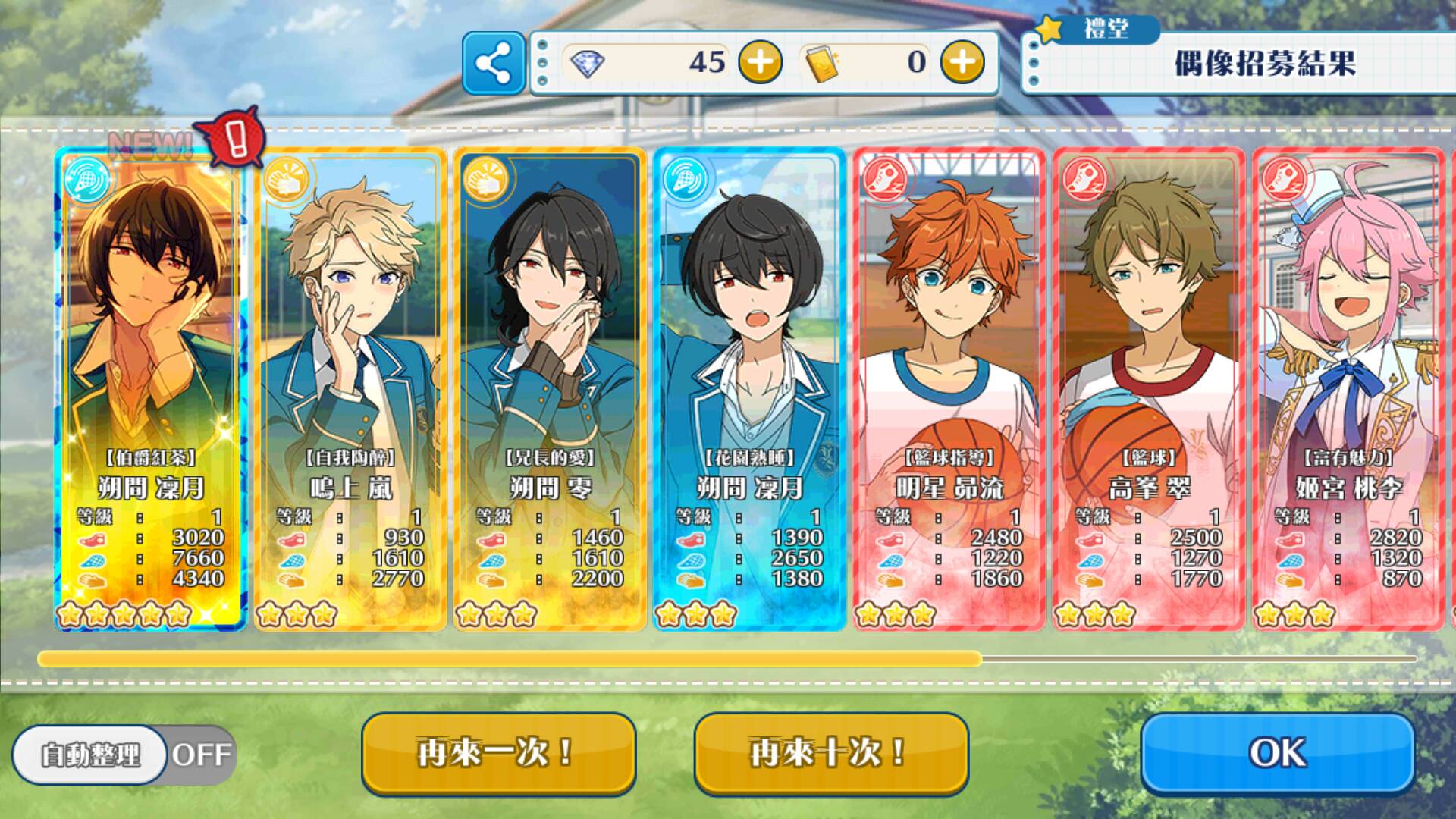Inspect the 籃球指導 明星昴流 card
The height and width of the screenshot is (819, 1456).
pos(949,388)
